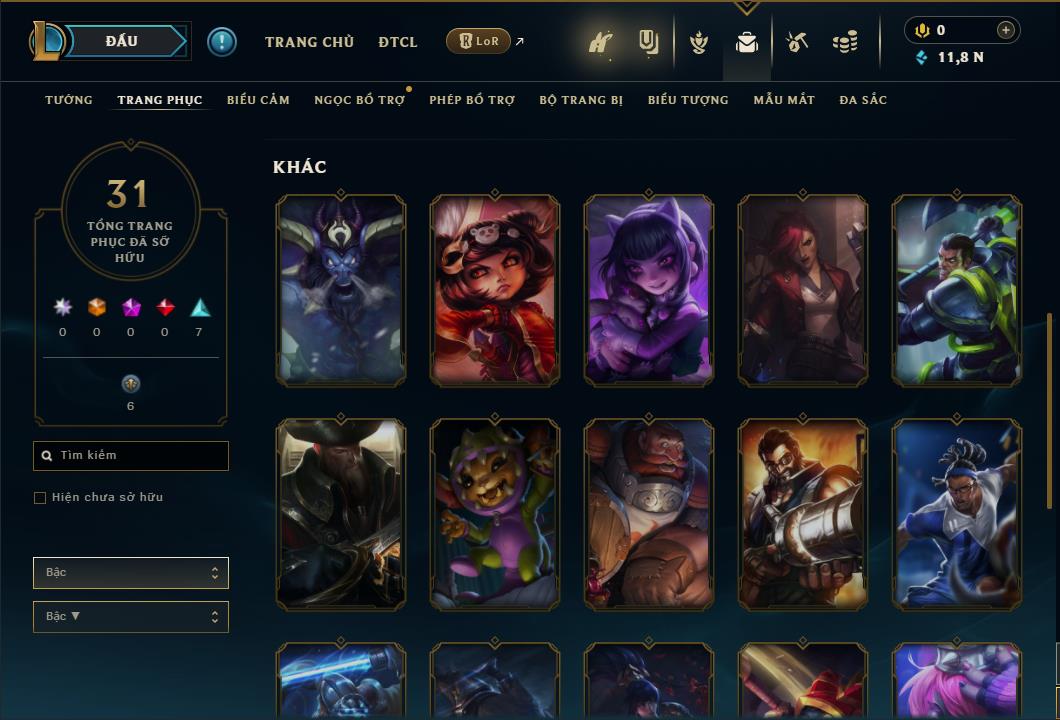1060x720 pixels.
Task: Switch to the TƯỚNG tab
Action: point(69,100)
